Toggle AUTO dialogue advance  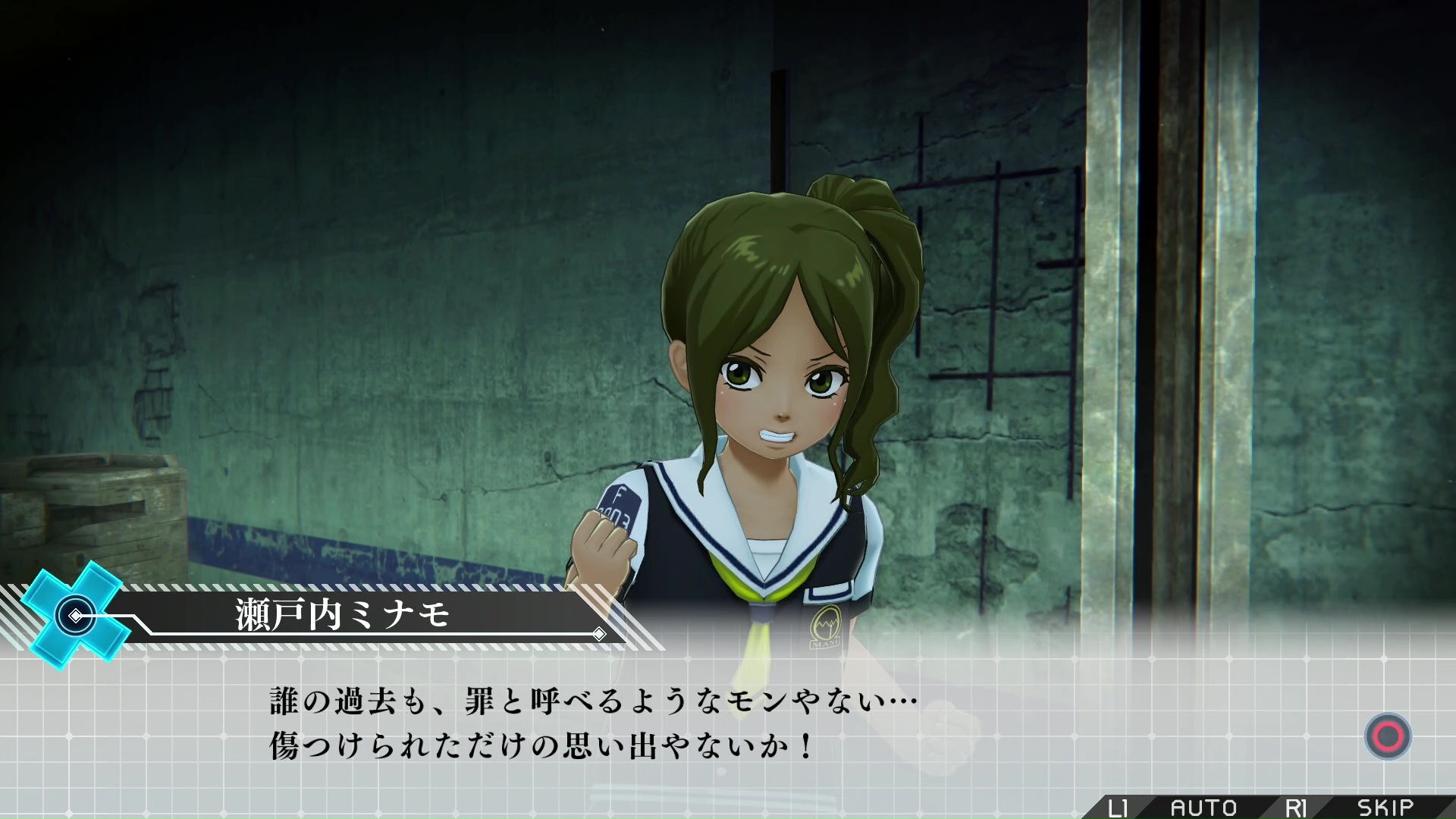coord(1203,808)
